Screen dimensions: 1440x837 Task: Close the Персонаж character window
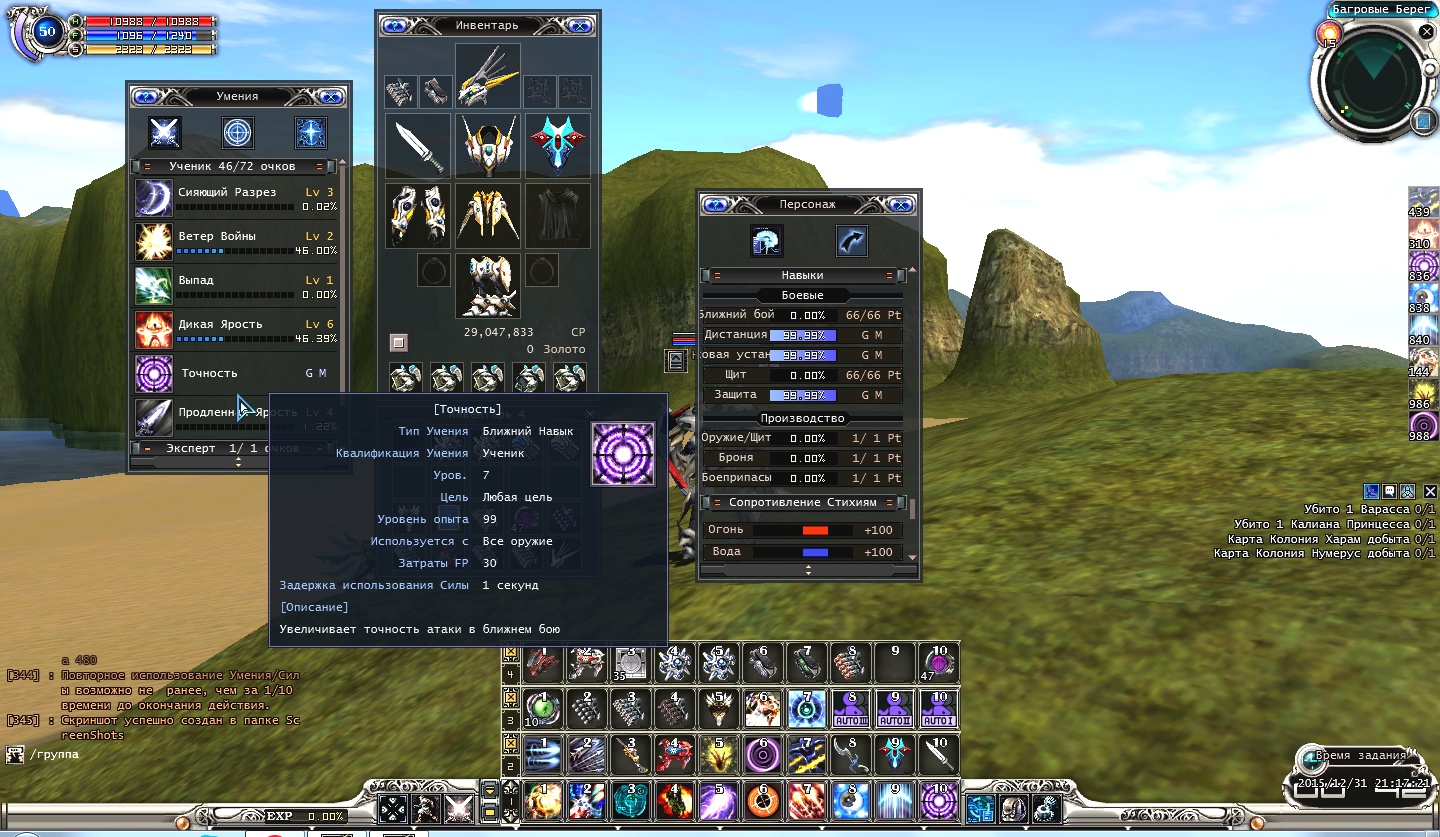coord(900,204)
